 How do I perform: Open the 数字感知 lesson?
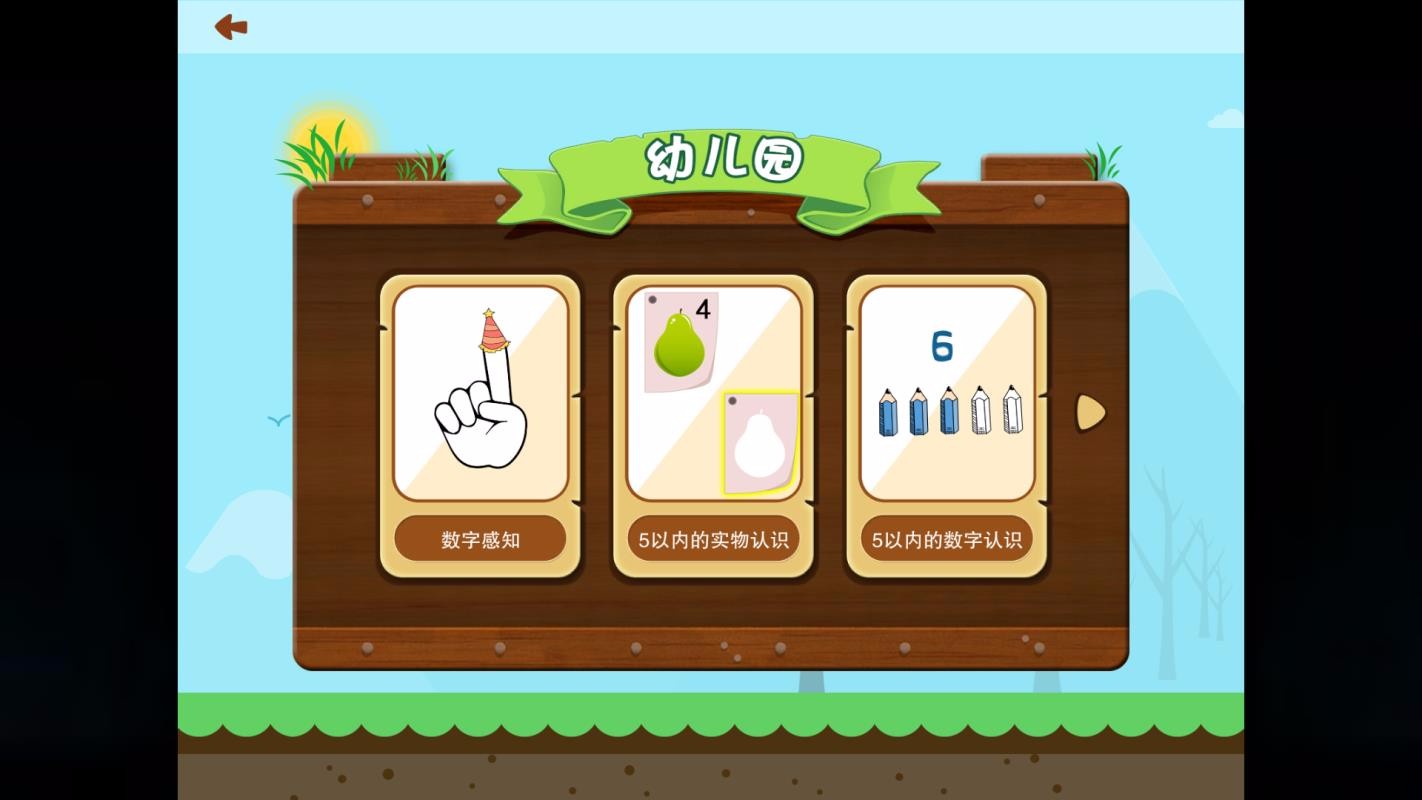pos(480,538)
